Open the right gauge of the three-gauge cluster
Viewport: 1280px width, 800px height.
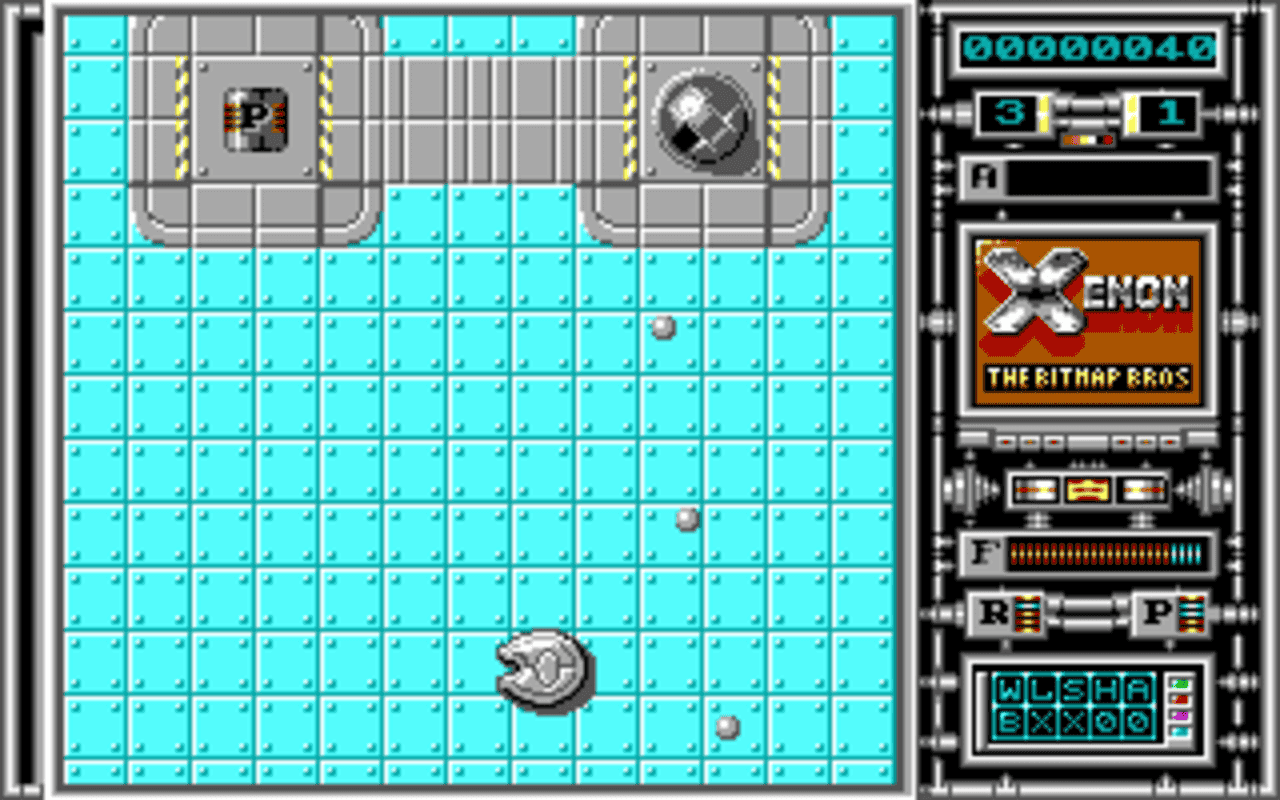point(1140,489)
